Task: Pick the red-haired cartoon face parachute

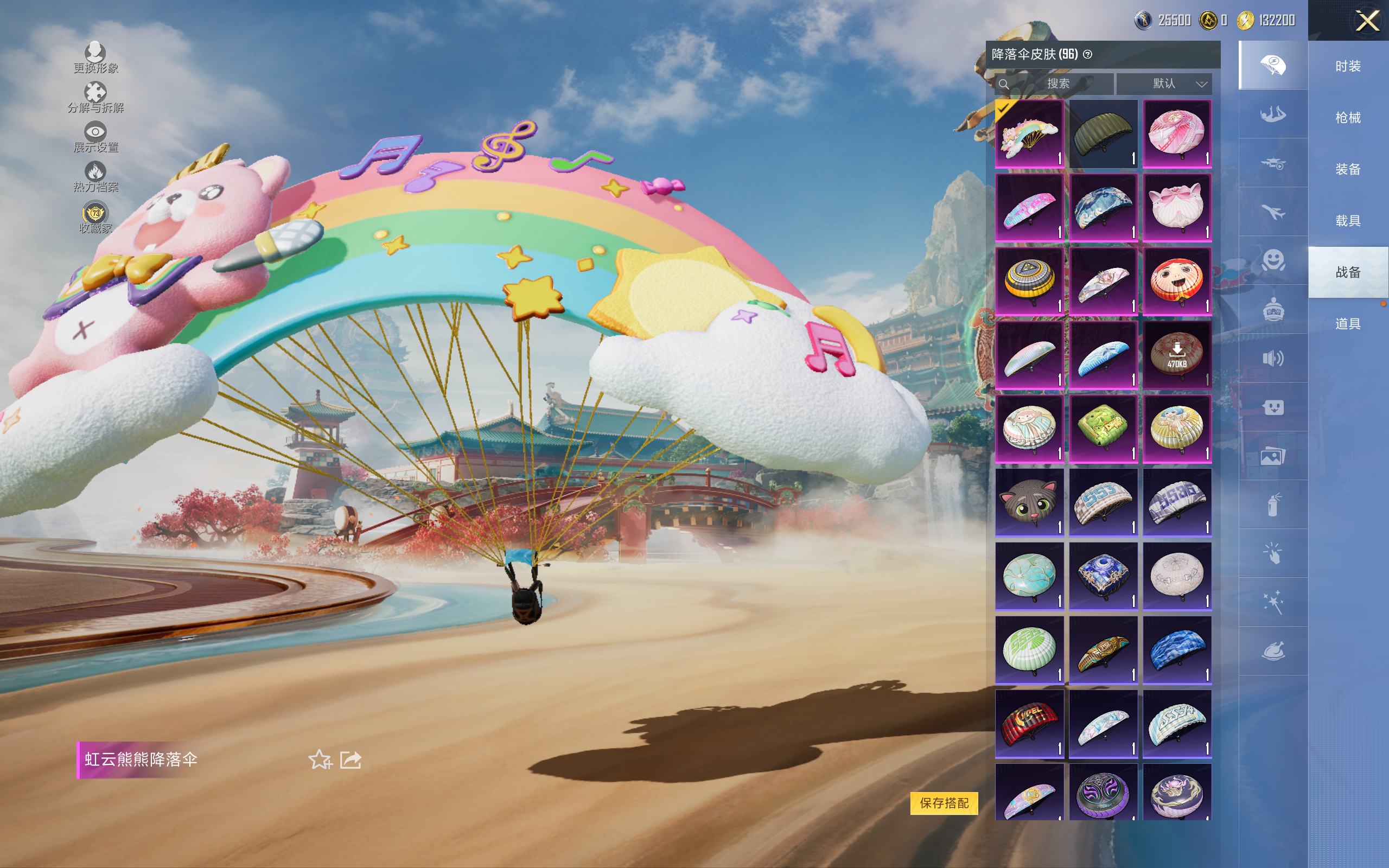Action: point(1177,282)
